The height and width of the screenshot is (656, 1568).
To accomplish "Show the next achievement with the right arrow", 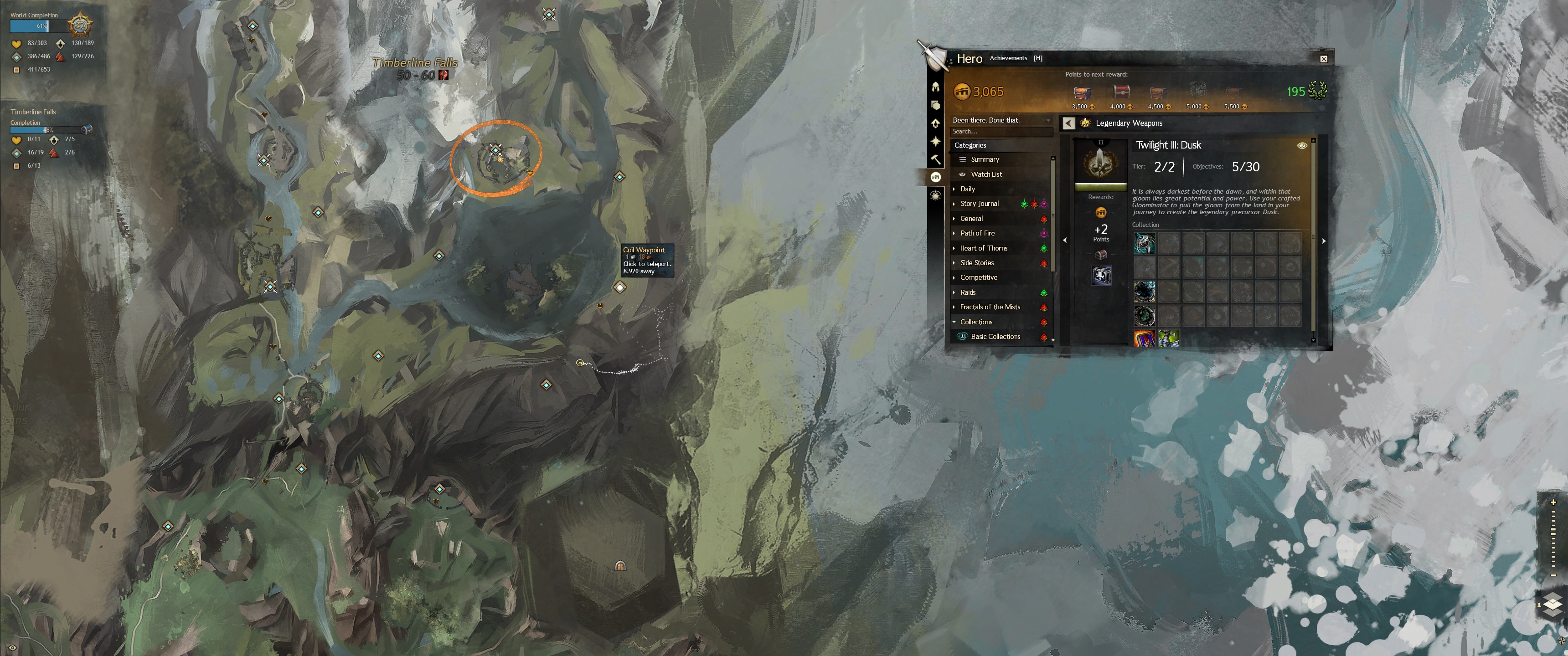I will (x=1323, y=241).
